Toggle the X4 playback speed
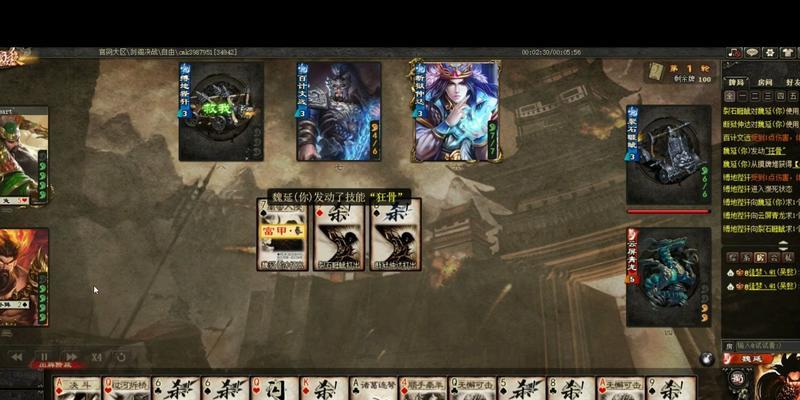 pos(96,356)
